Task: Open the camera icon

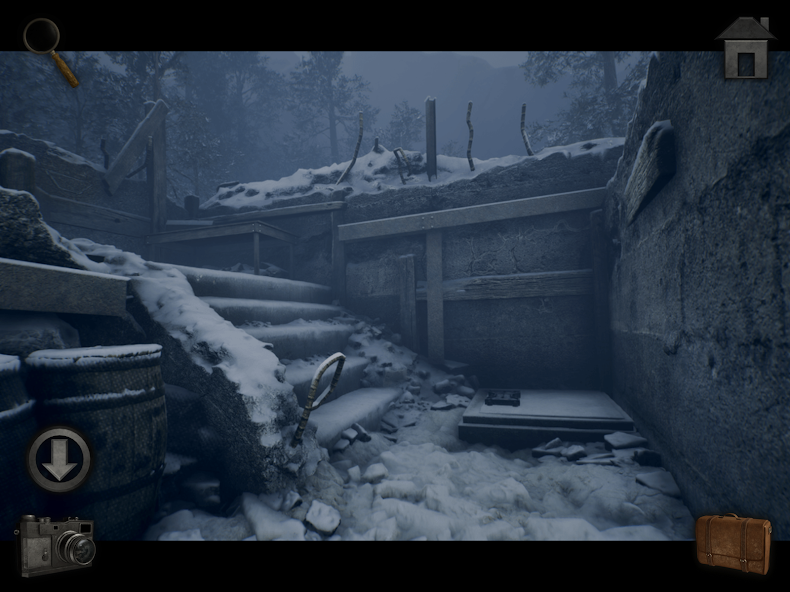Action: coord(56,545)
